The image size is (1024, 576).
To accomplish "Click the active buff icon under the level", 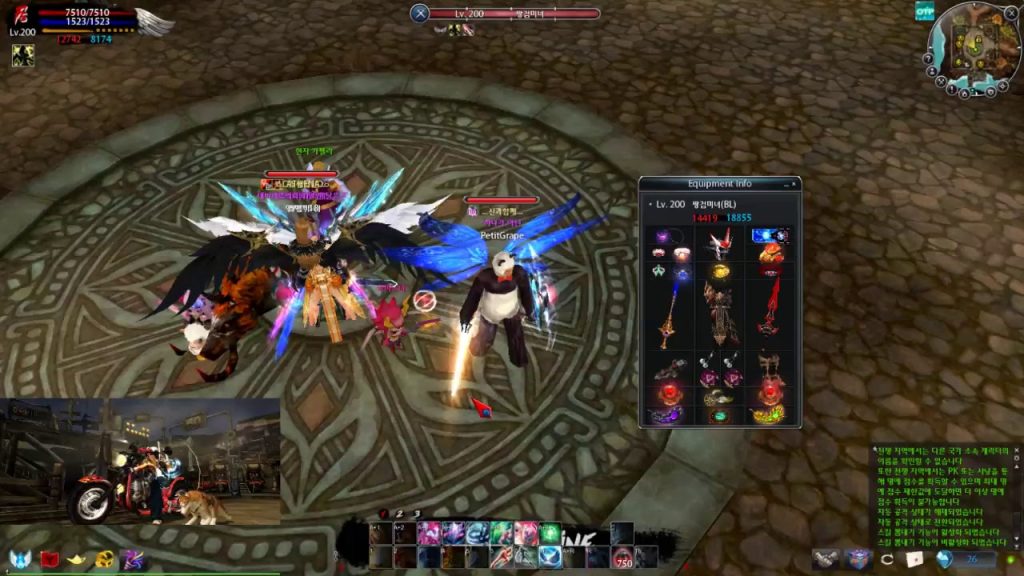I will 22,56.
